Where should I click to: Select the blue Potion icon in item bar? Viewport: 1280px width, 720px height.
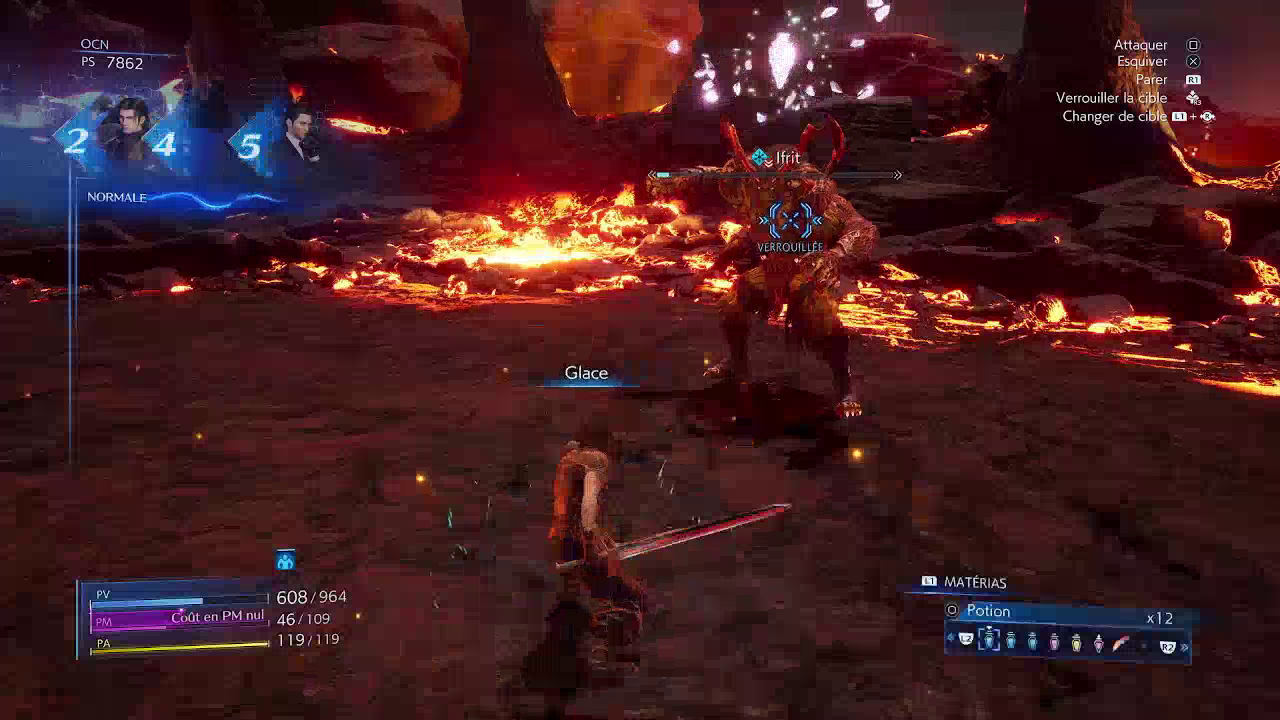[989, 641]
